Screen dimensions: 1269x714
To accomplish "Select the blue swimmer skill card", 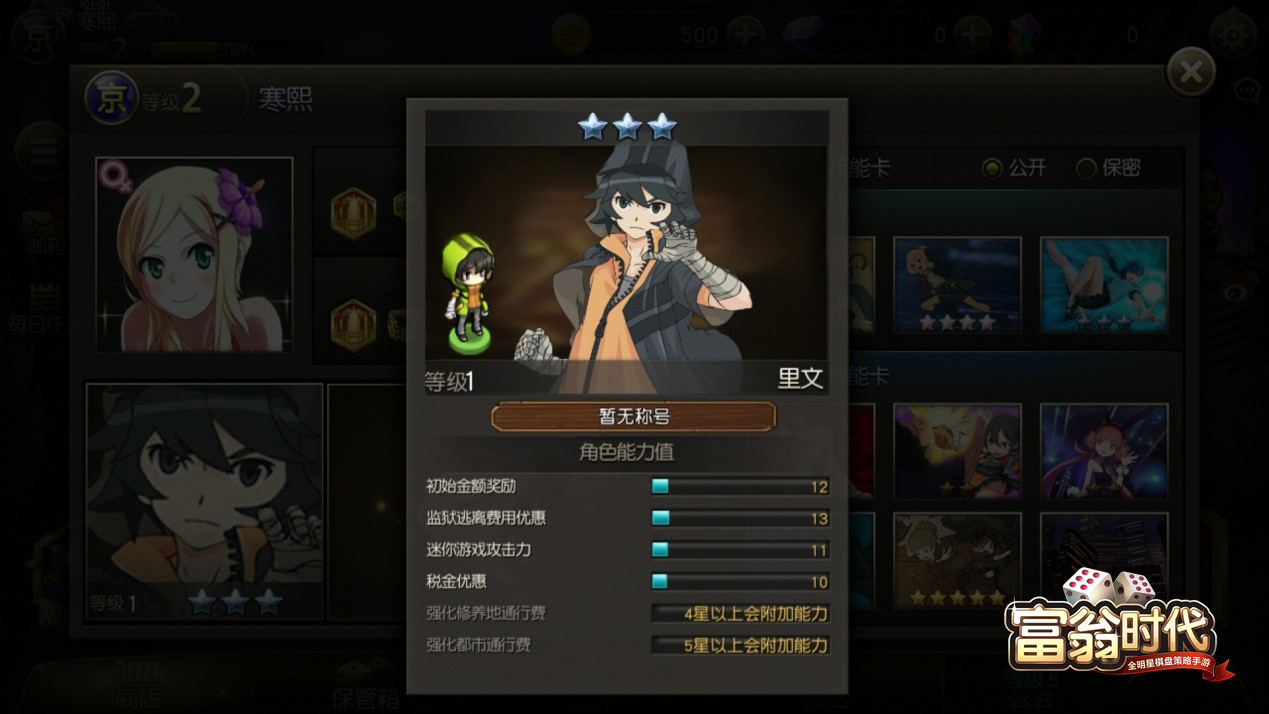I will point(1103,284).
